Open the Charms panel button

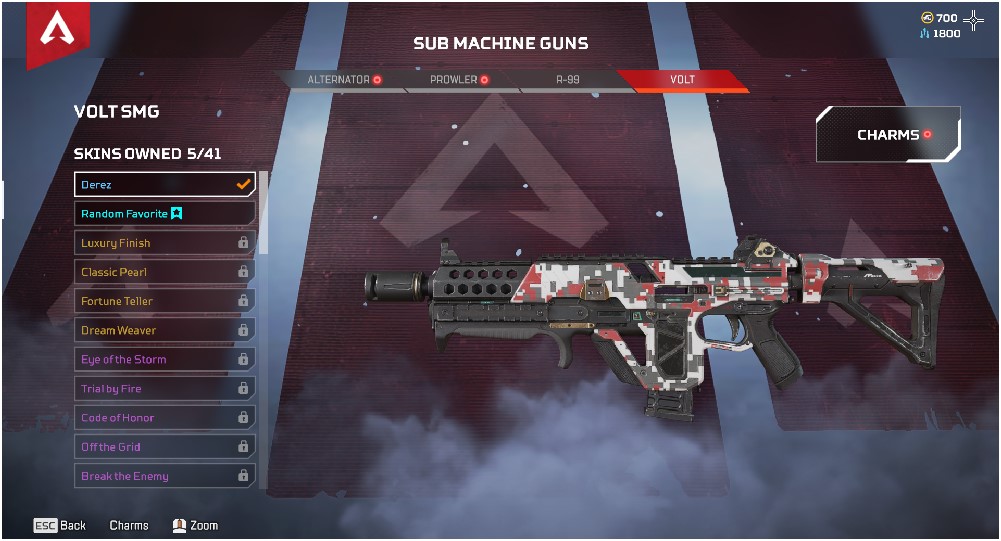click(888, 135)
